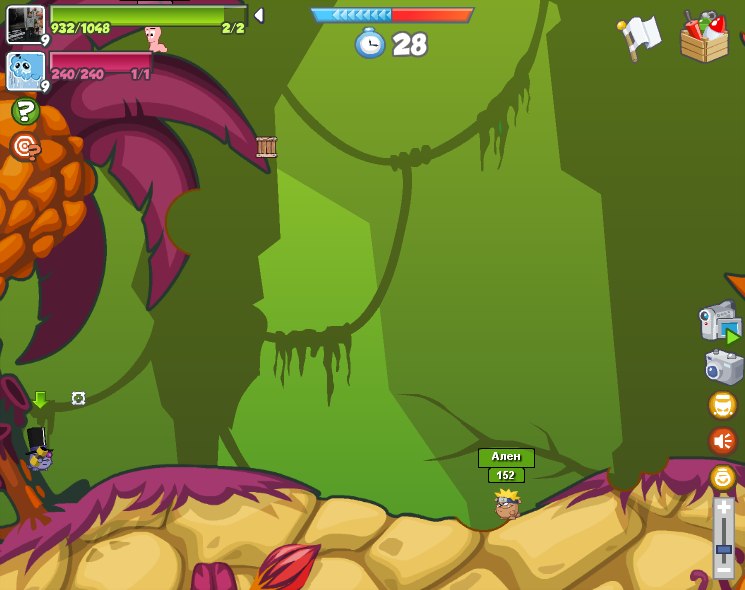
Task: Click the orange hat-and-face button
Action: pos(722,405)
